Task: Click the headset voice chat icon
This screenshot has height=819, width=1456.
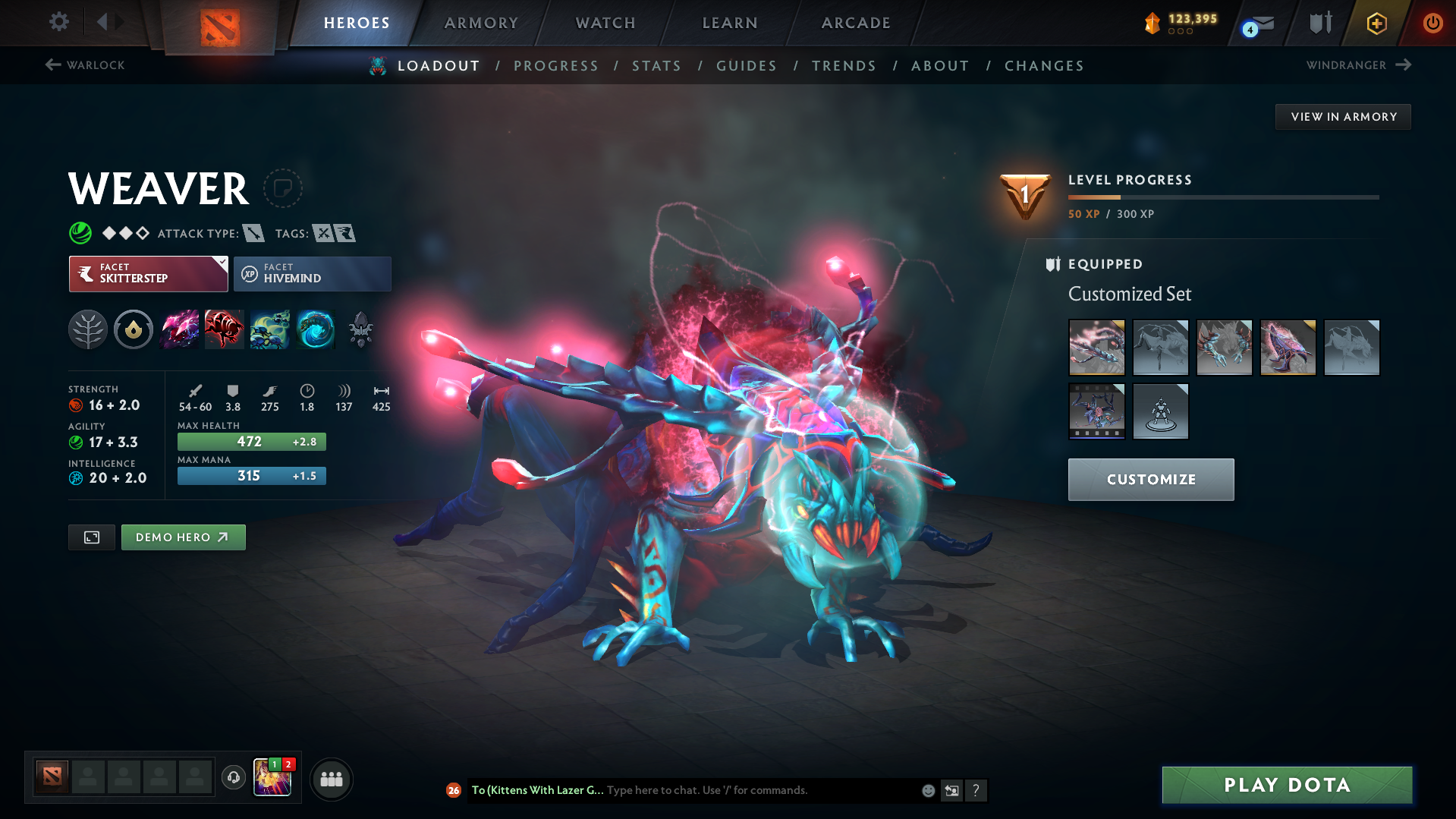Action: tap(233, 778)
